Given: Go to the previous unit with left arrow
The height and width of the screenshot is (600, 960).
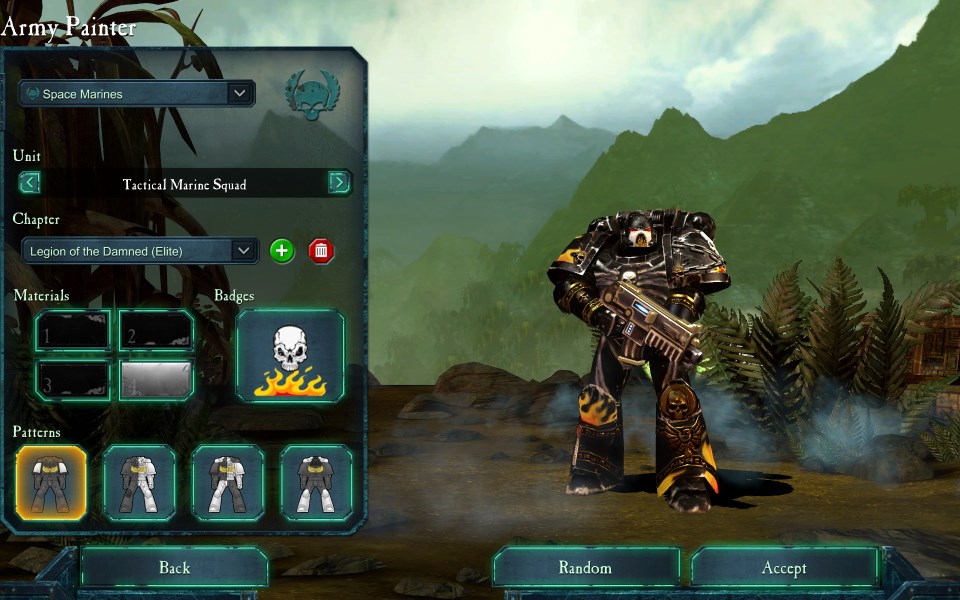Looking at the screenshot, I should click(x=30, y=183).
